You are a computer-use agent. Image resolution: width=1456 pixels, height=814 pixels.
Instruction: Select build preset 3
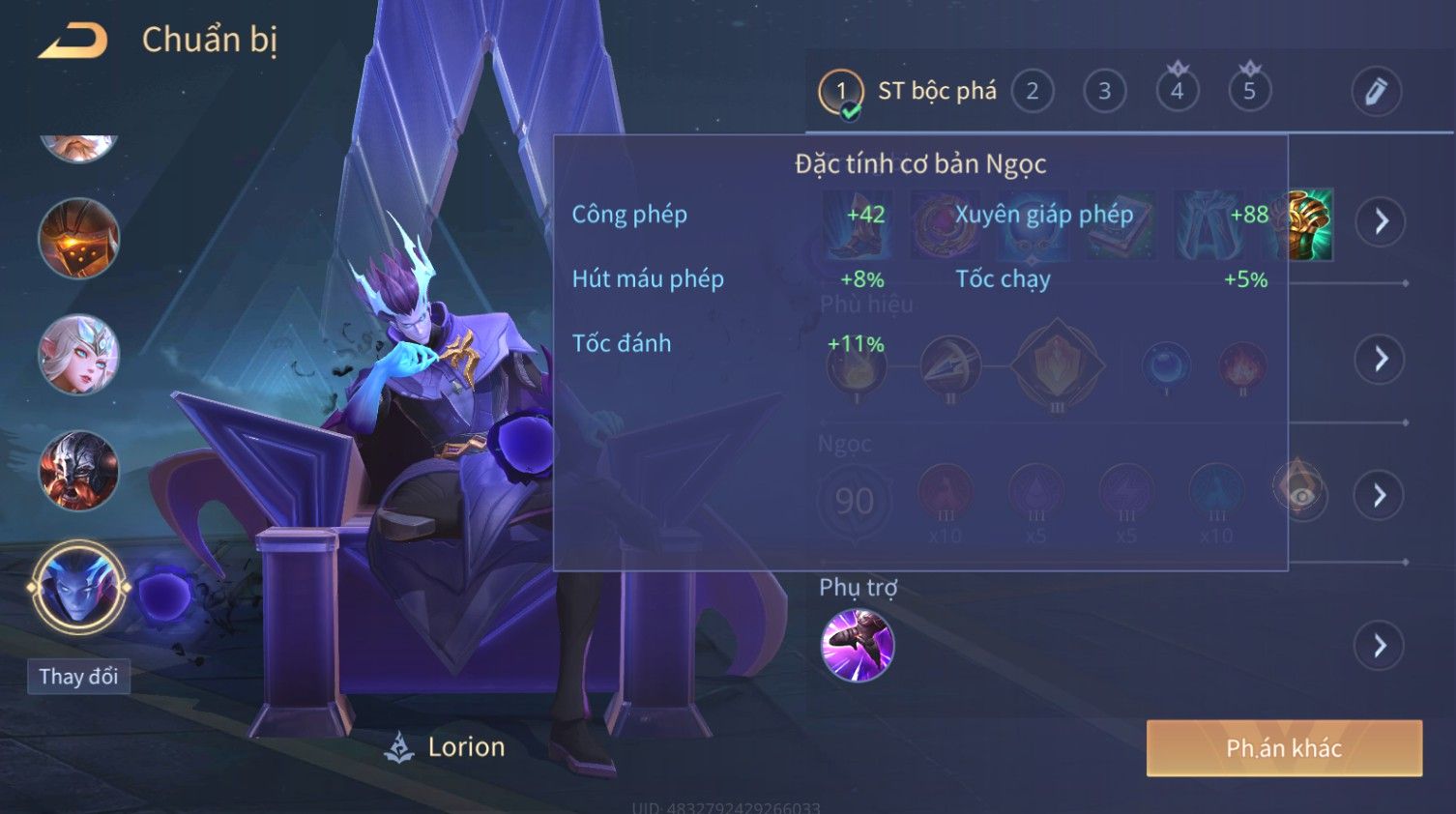click(1104, 92)
